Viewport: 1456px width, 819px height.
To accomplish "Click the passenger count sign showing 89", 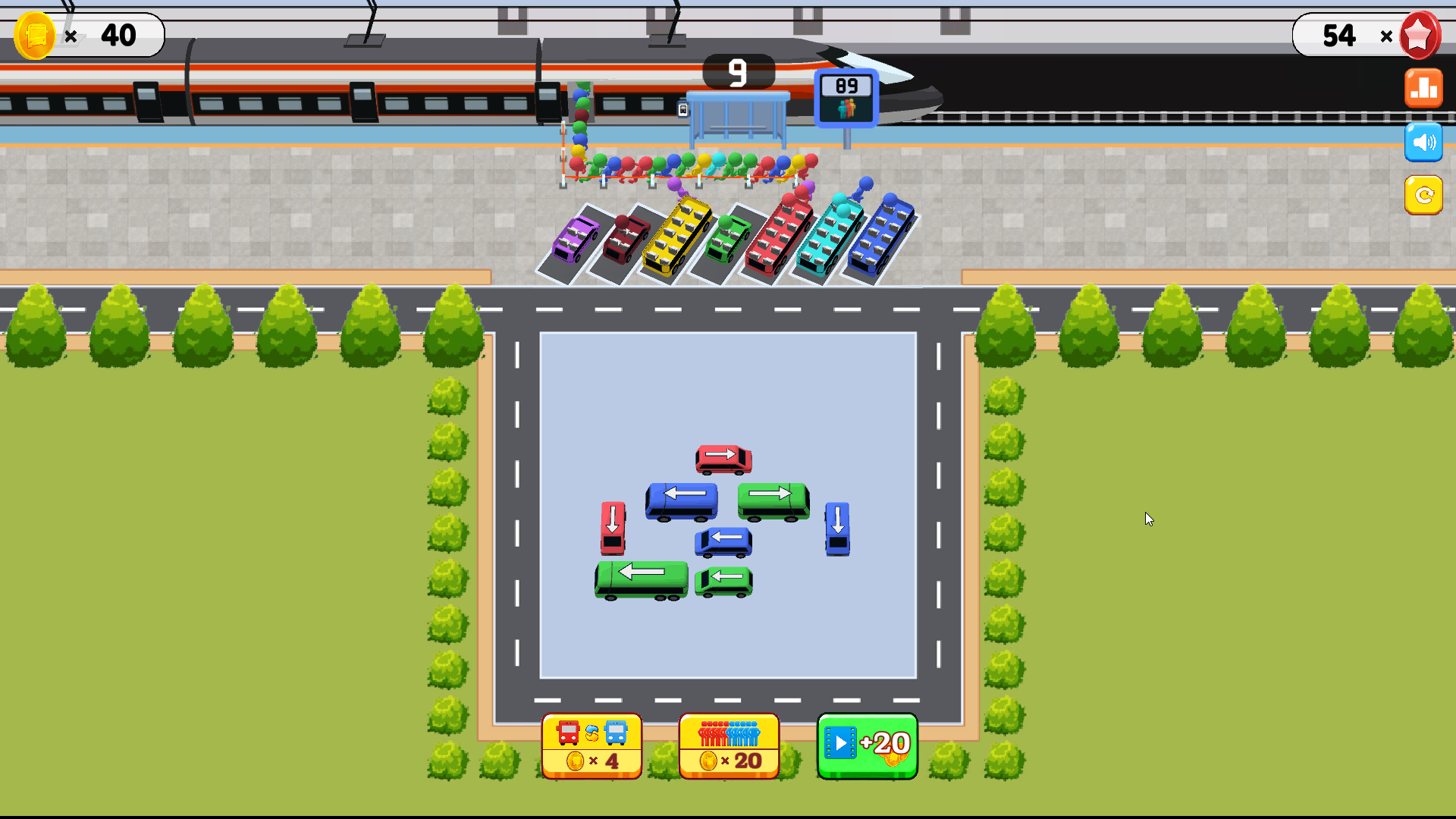I will coord(844,95).
